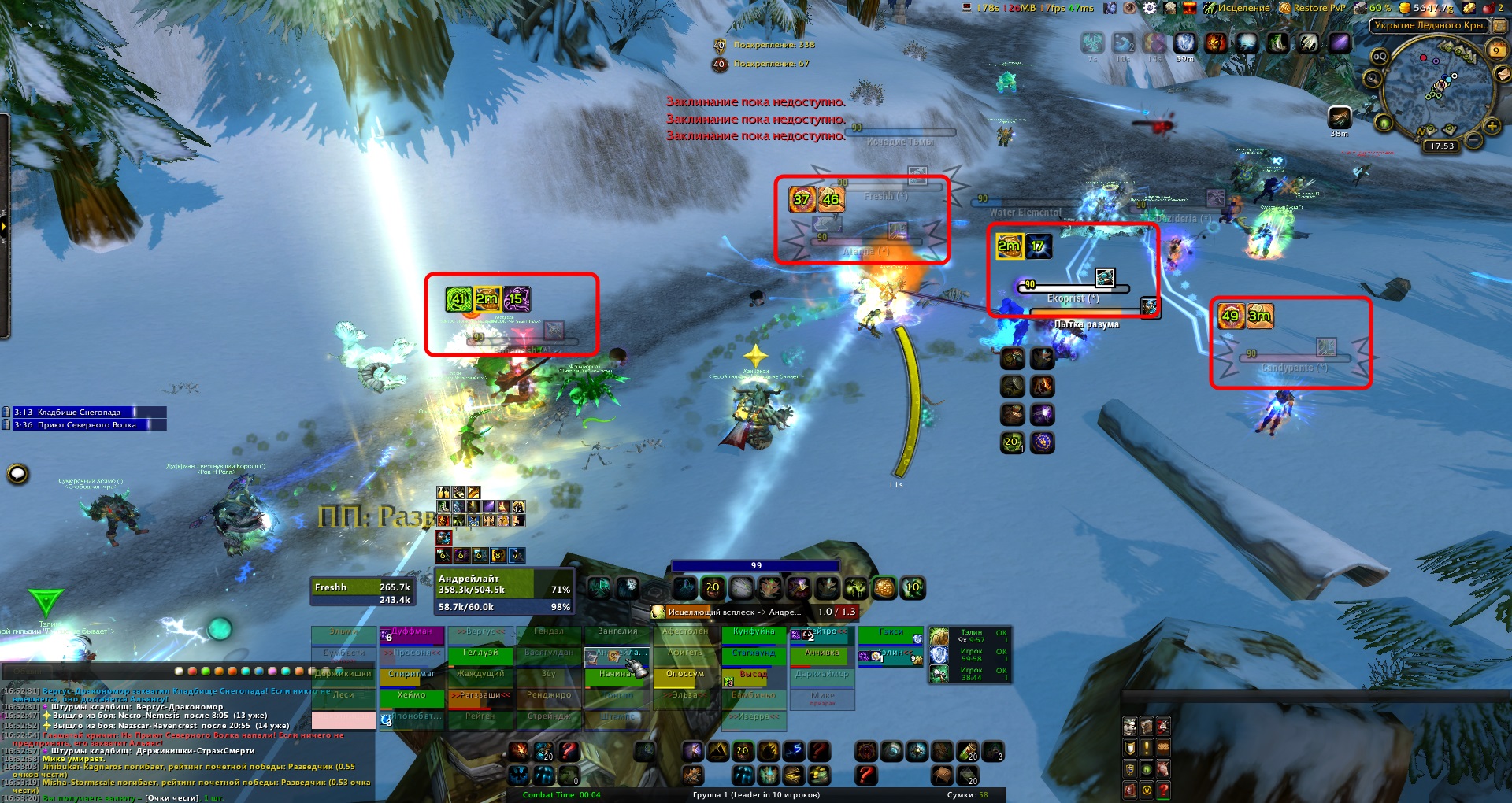Click the Исцеление specialization label
This screenshot has width=1512, height=803.
pyautogui.click(x=1243, y=8)
